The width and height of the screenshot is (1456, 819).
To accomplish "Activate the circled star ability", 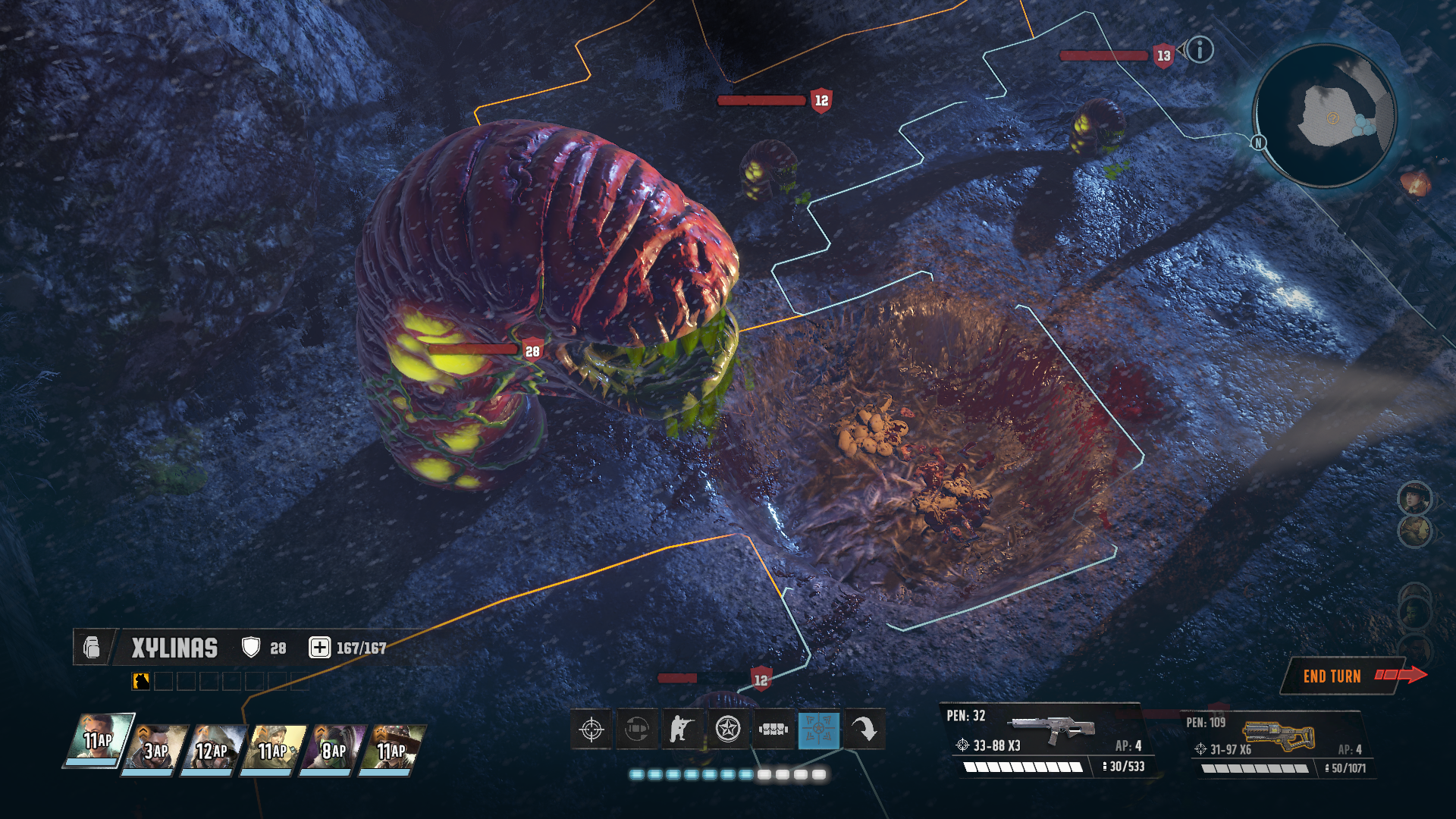I will pos(728,730).
